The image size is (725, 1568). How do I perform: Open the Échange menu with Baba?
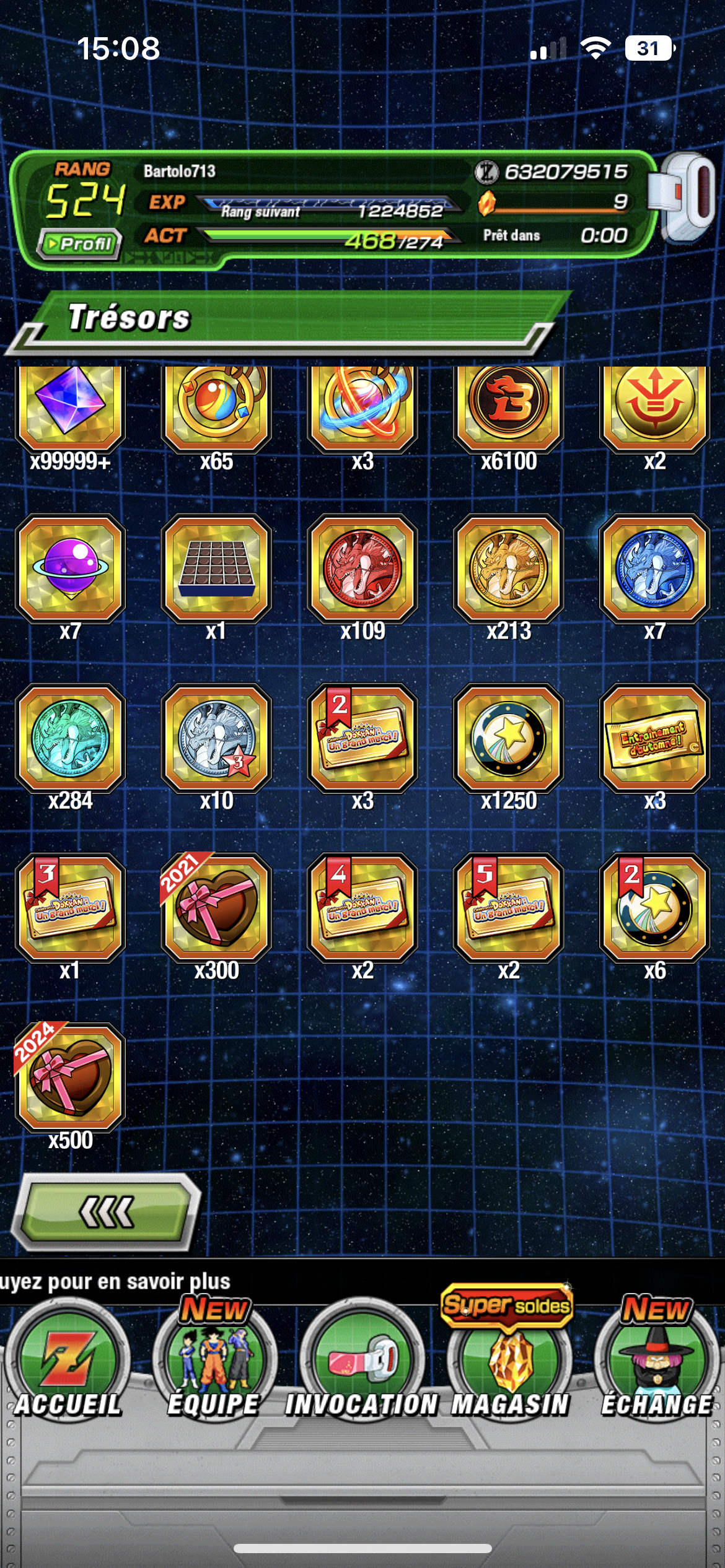pos(656,1362)
